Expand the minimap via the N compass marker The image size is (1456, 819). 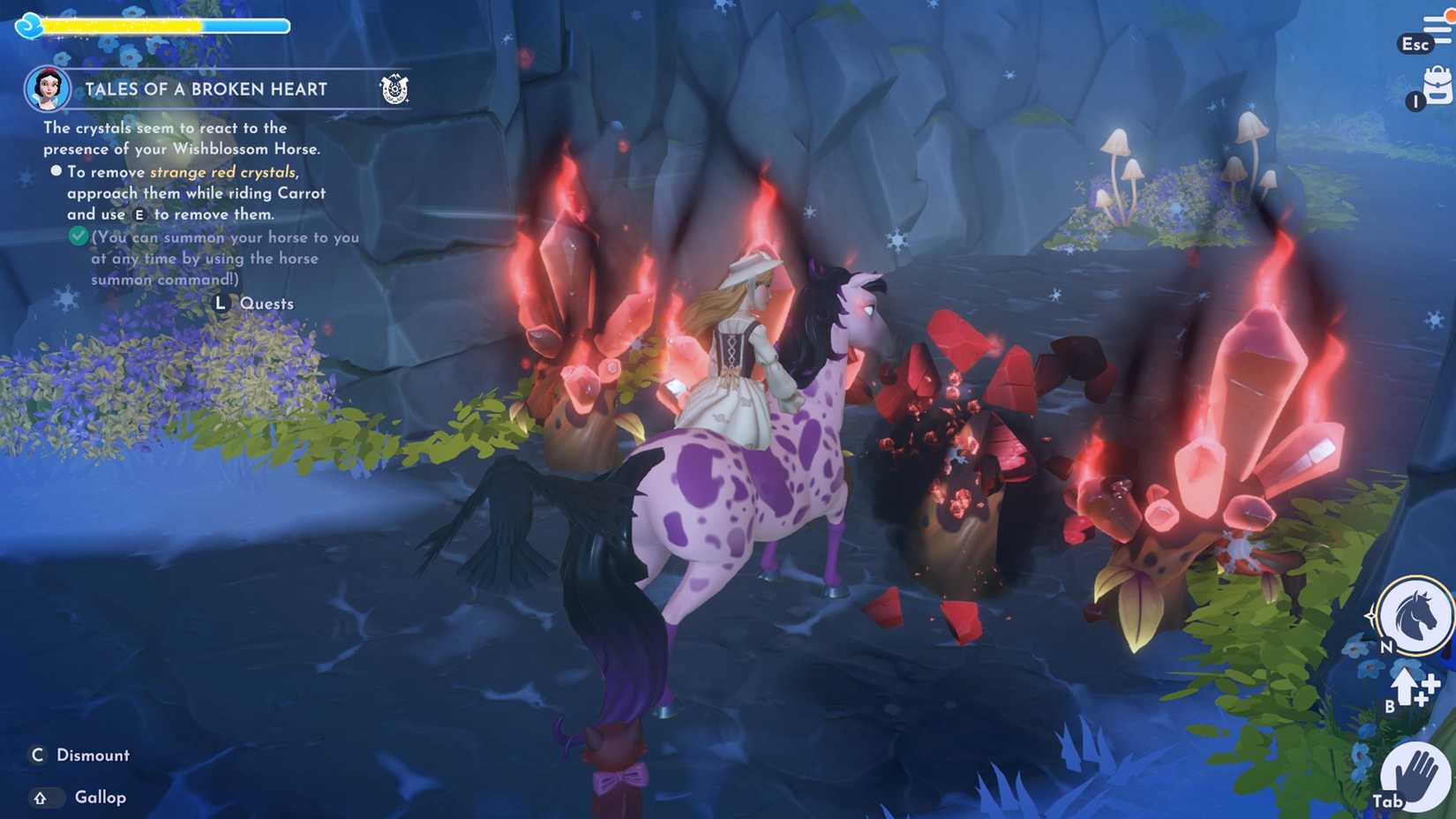[x=1386, y=647]
